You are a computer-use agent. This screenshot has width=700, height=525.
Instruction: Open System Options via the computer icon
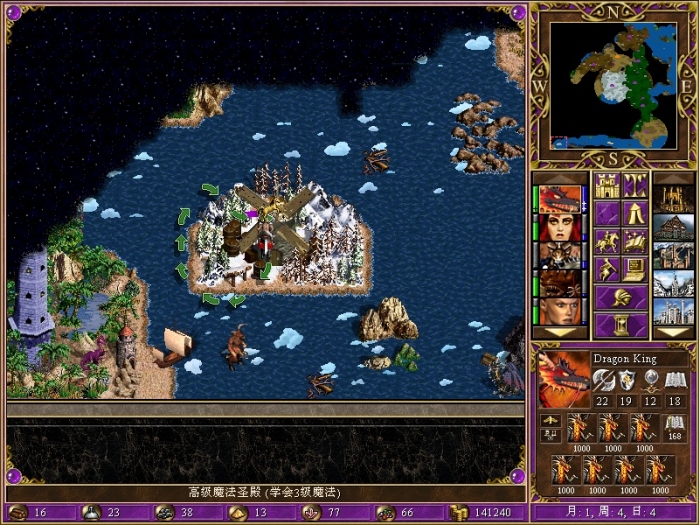pyautogui.click(x=634, y=269)
